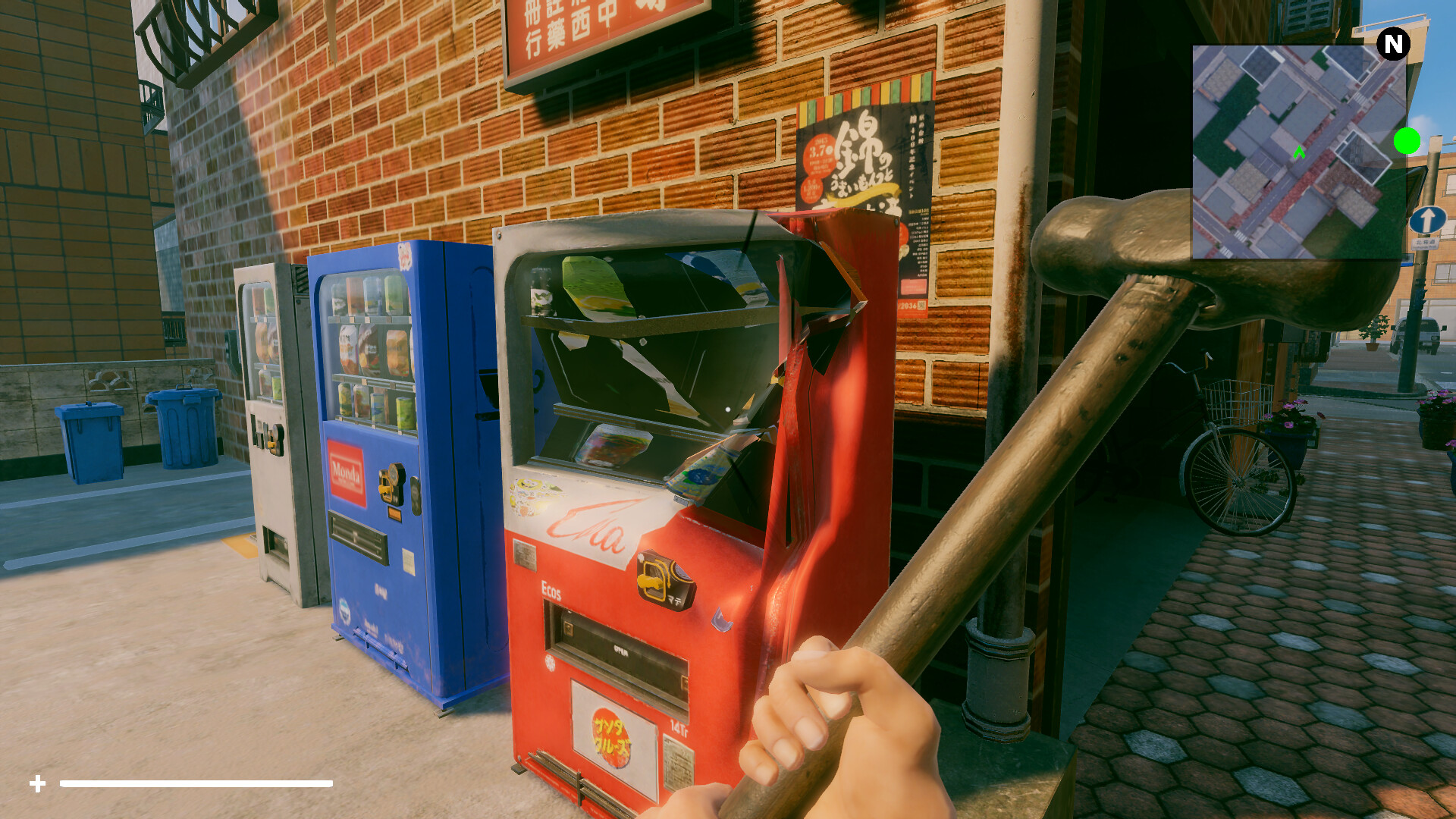Image resolution: width=1456 pixels, height=819 pixels.
Task: Click the white crosshair dot in screen center
Action: 728,409
